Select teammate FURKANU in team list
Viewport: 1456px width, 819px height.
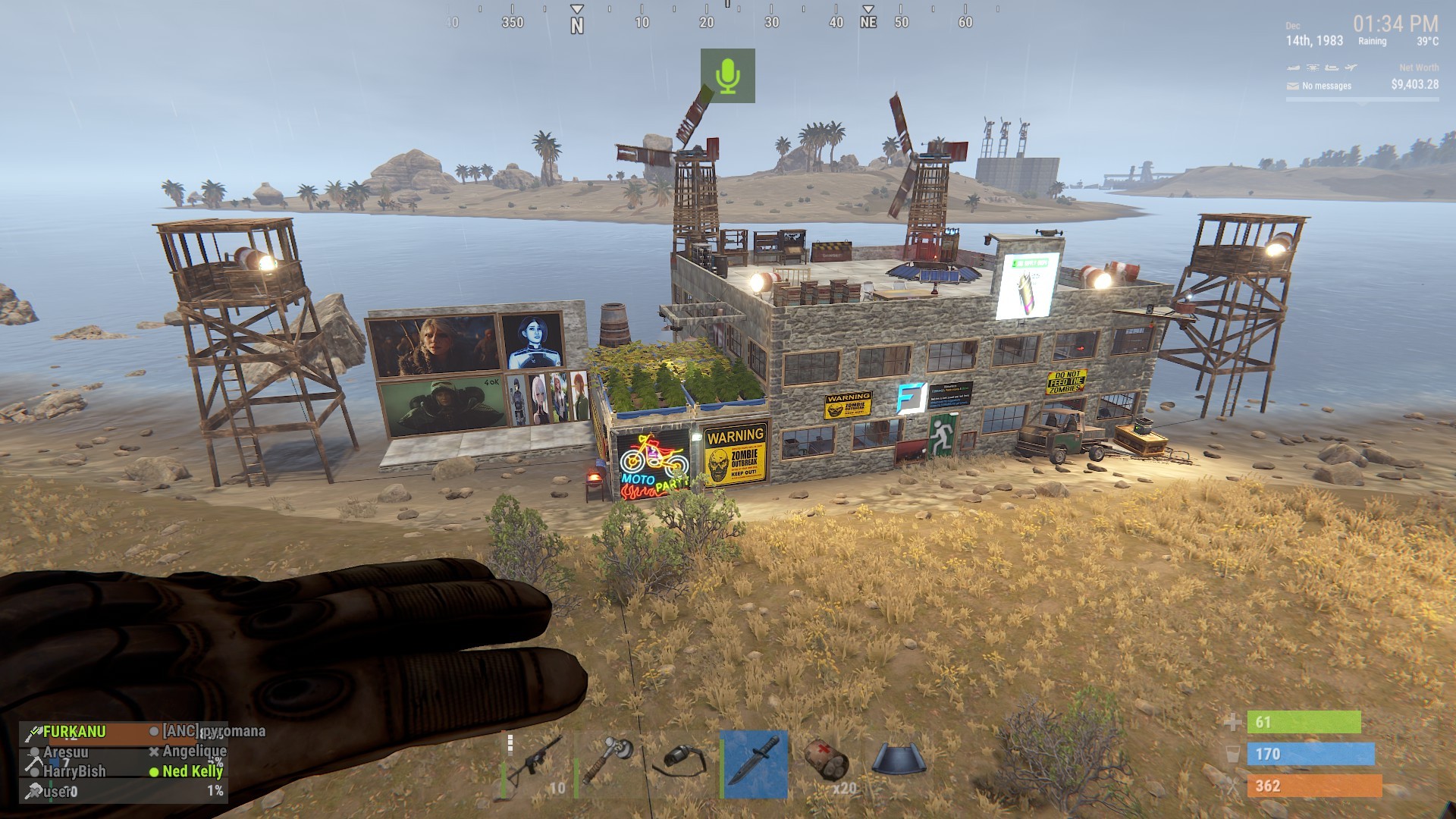click(74, 732)
